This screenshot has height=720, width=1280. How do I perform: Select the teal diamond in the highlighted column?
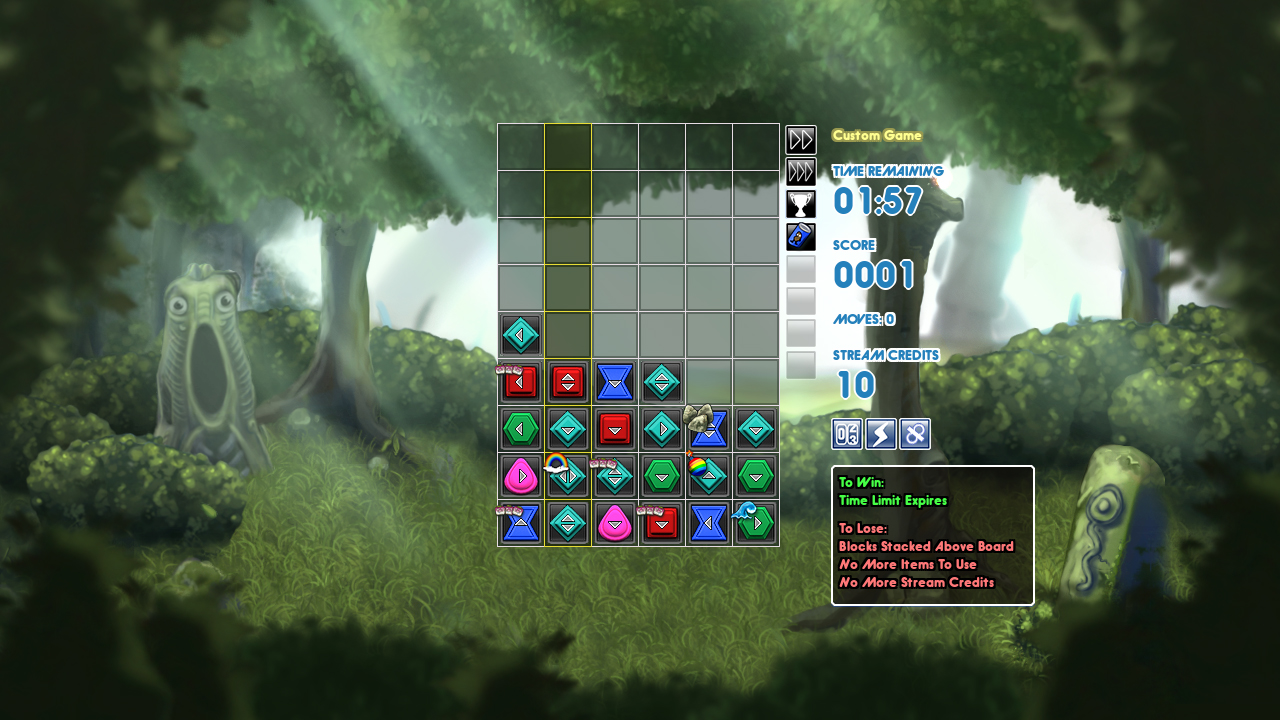tap(567, 428)
